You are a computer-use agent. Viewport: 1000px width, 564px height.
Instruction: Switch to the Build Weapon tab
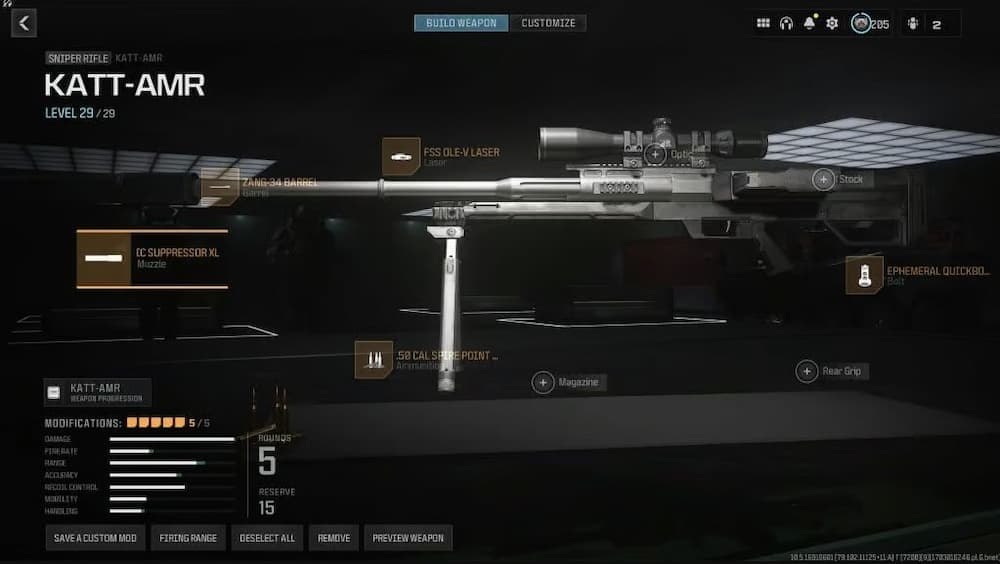pos(461,23)
